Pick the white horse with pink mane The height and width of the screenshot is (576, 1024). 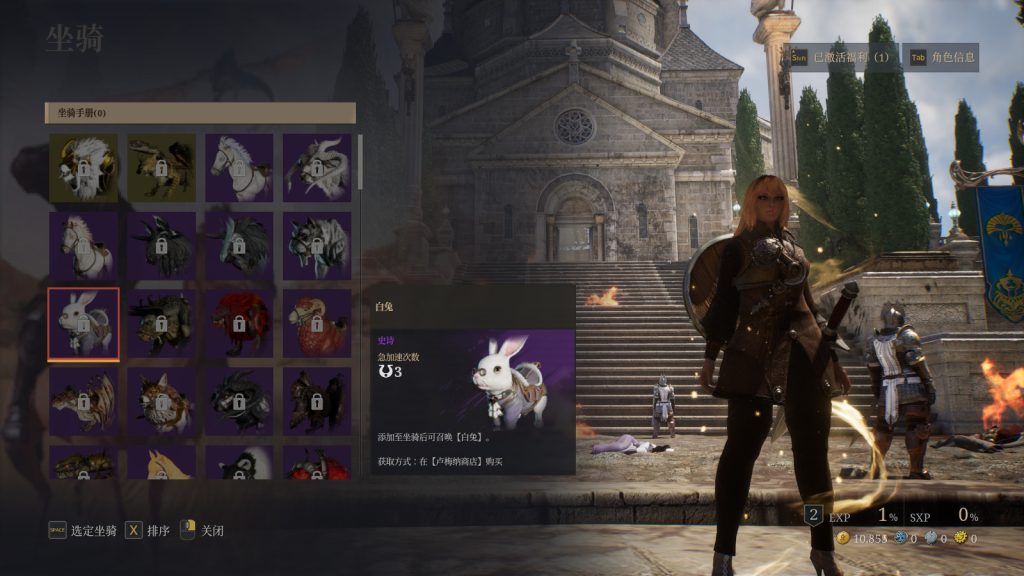(83, 246)
